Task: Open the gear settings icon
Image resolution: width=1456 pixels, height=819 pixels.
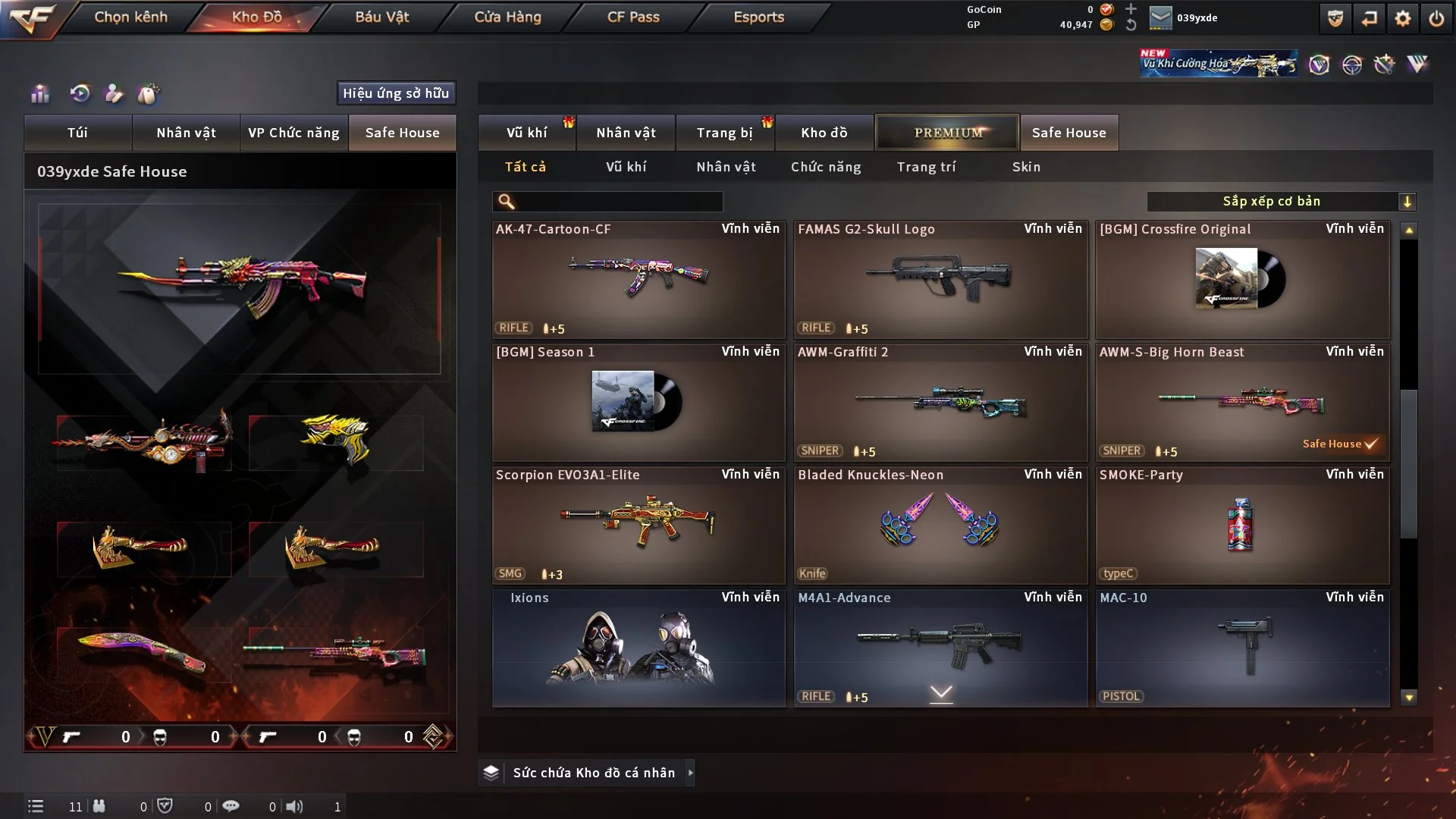Action: coord(1403,18)
